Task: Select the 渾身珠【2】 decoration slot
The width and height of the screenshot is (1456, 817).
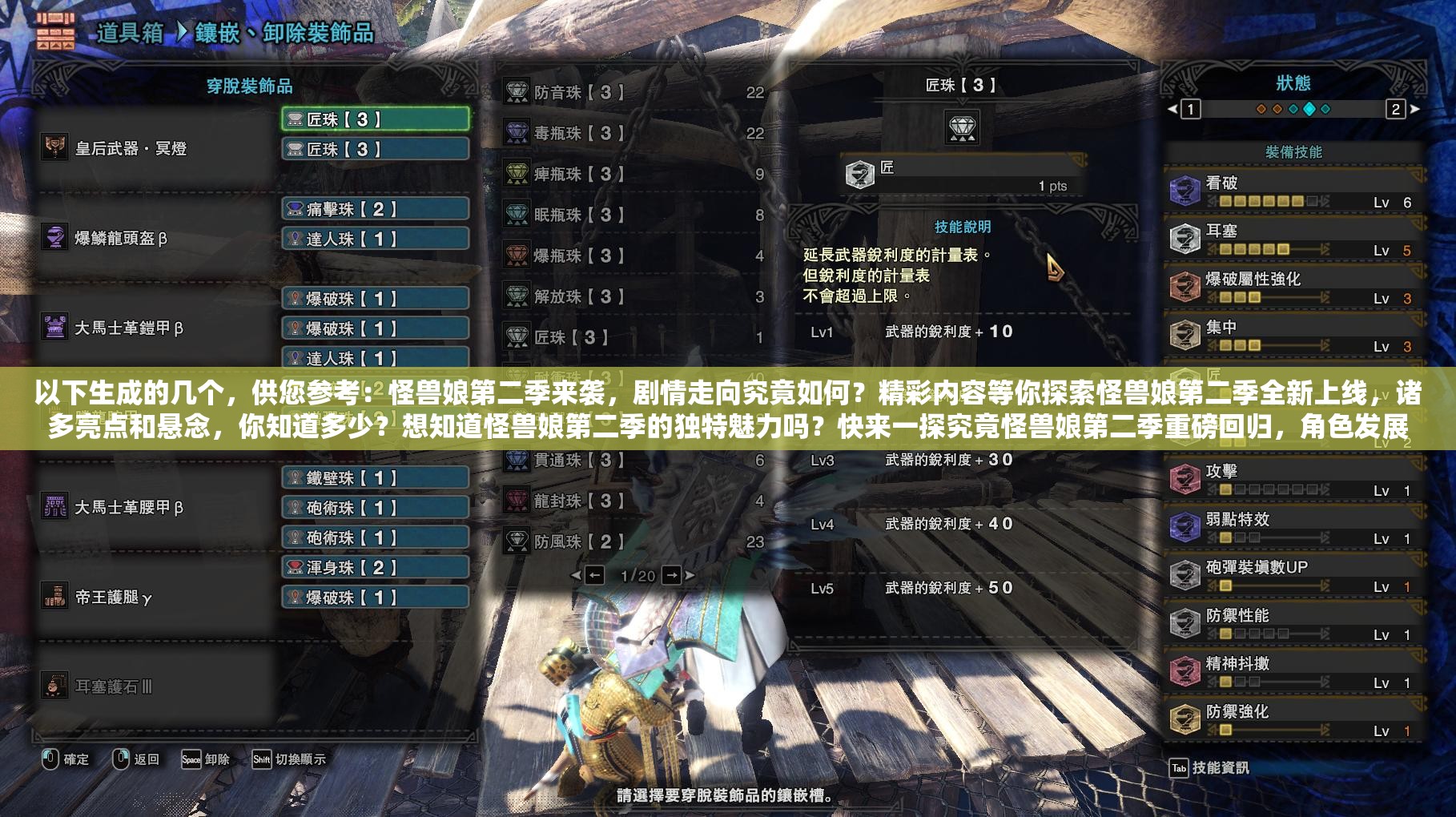Action: point(375,568)
